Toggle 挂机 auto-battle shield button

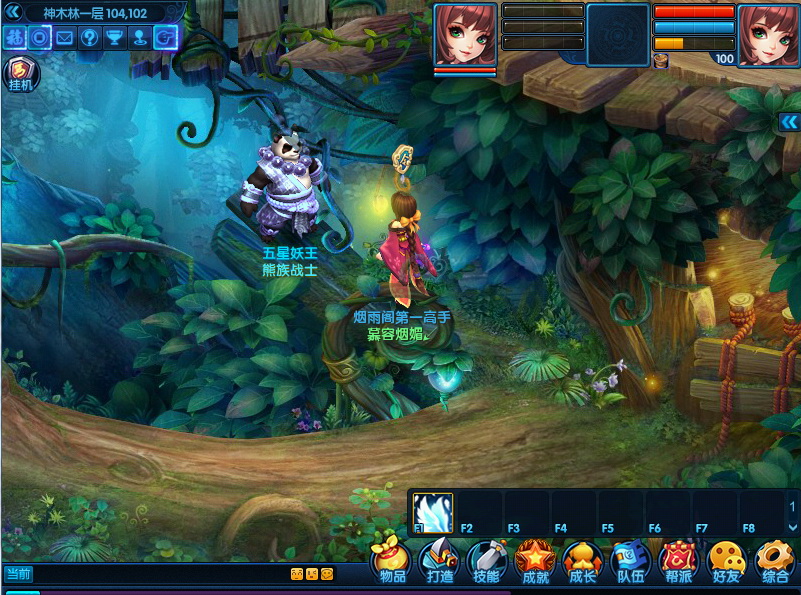(19, 73)
